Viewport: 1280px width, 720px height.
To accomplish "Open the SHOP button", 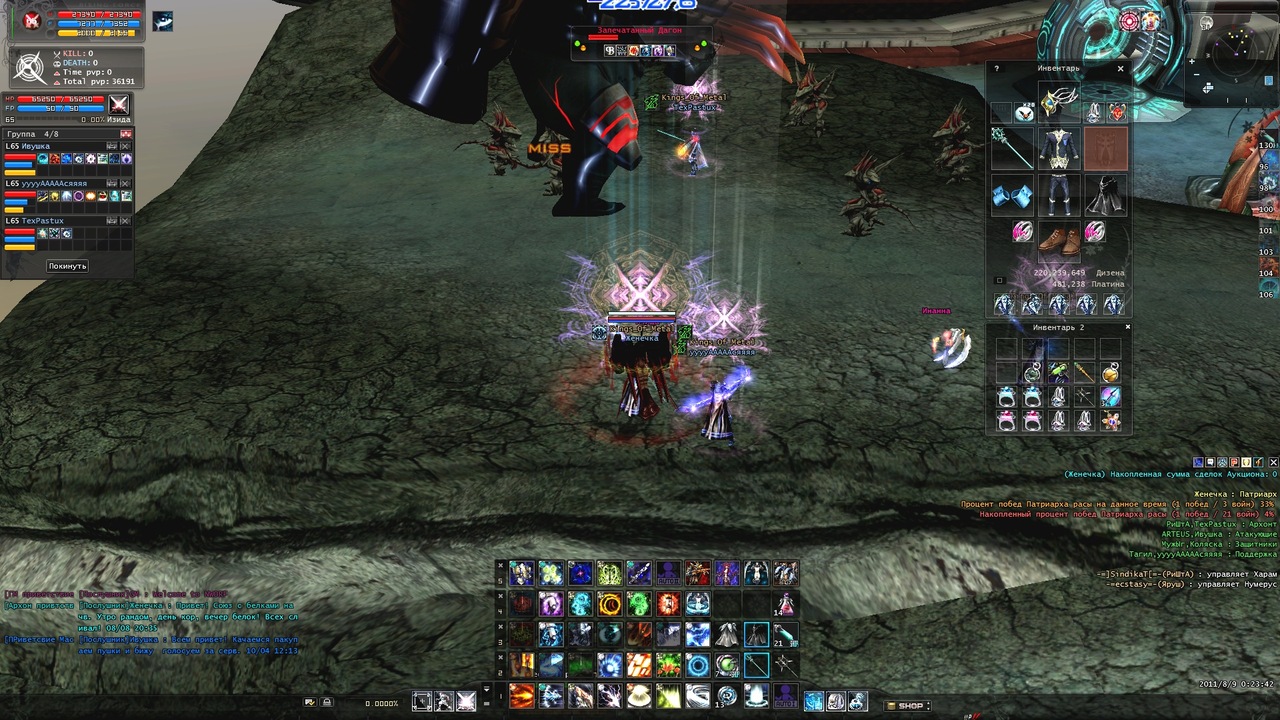I will point(905,706).
